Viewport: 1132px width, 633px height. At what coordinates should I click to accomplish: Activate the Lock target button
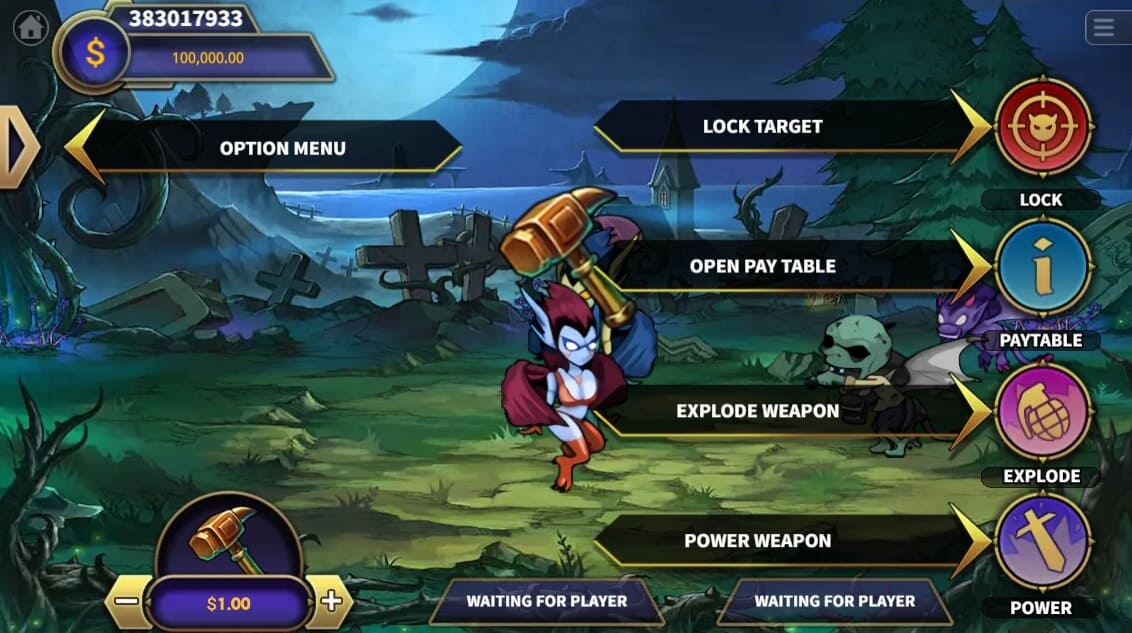pos(1043,127)
